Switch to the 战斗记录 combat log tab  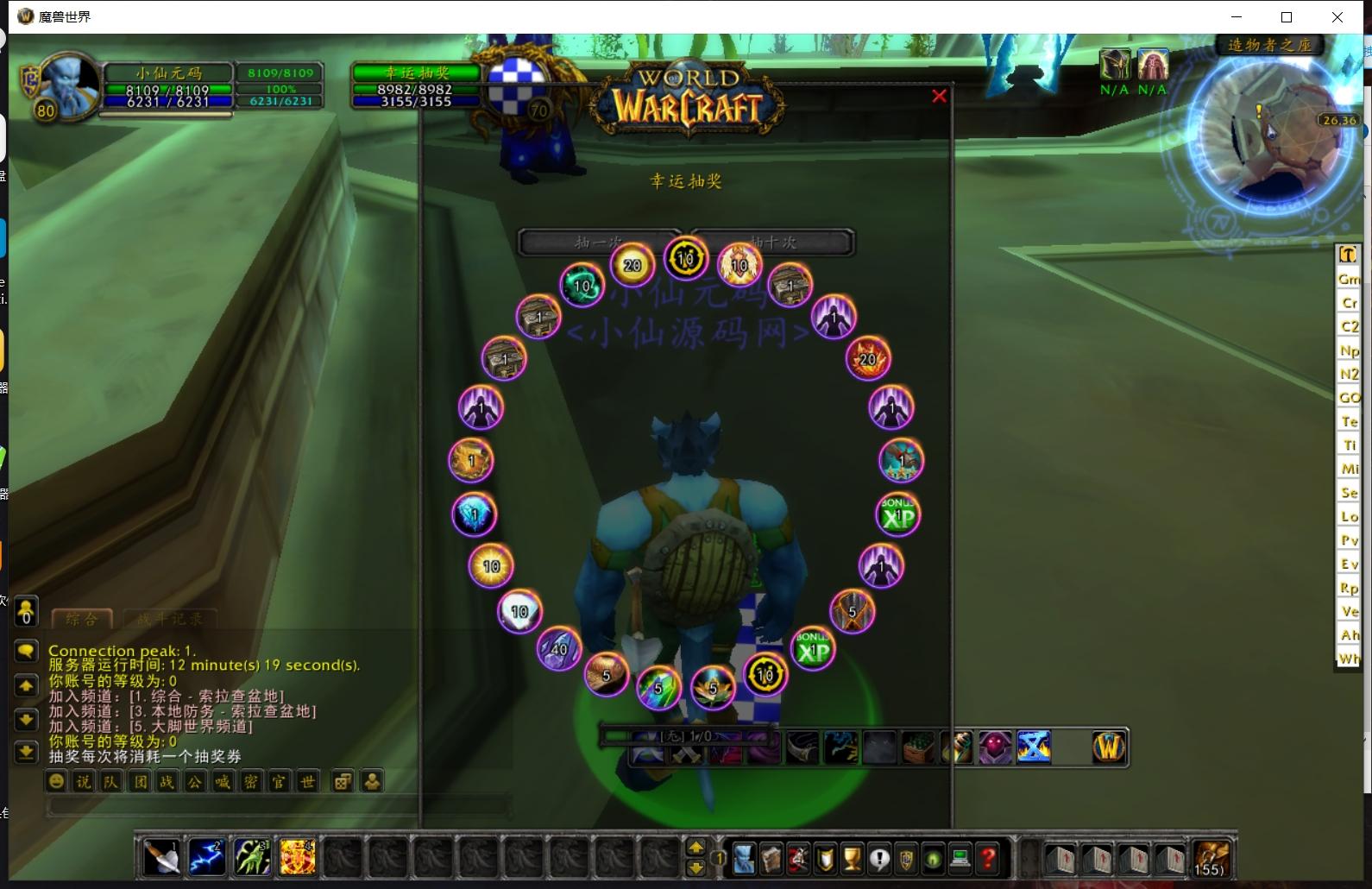tap(169, 619)
